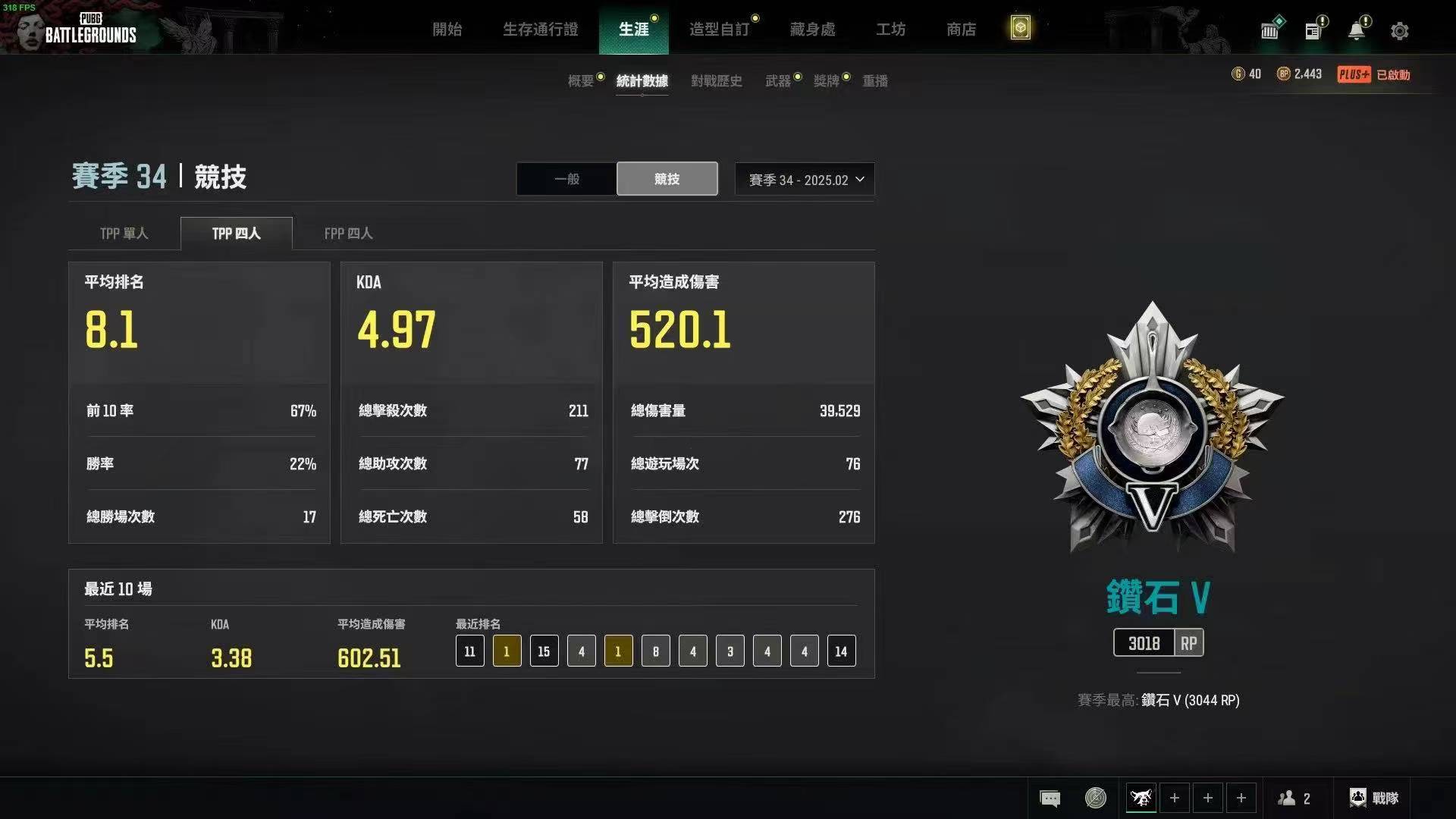Open the 武器 sub-tab
Screen dimensions: 1456x819
(x=778, y=81)
